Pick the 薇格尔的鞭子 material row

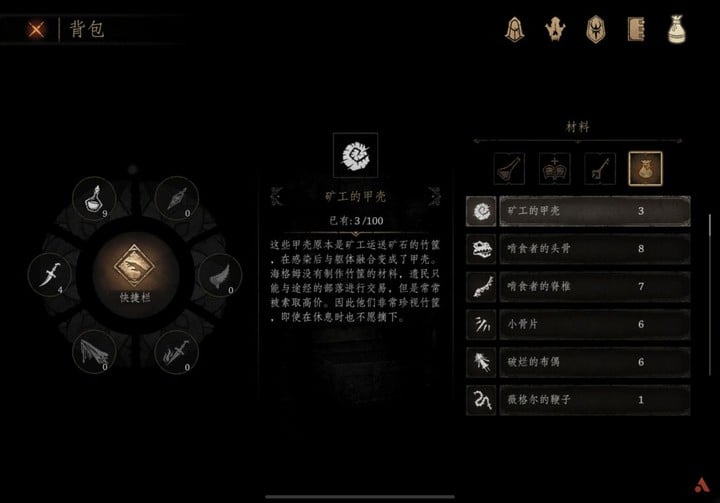578,401
